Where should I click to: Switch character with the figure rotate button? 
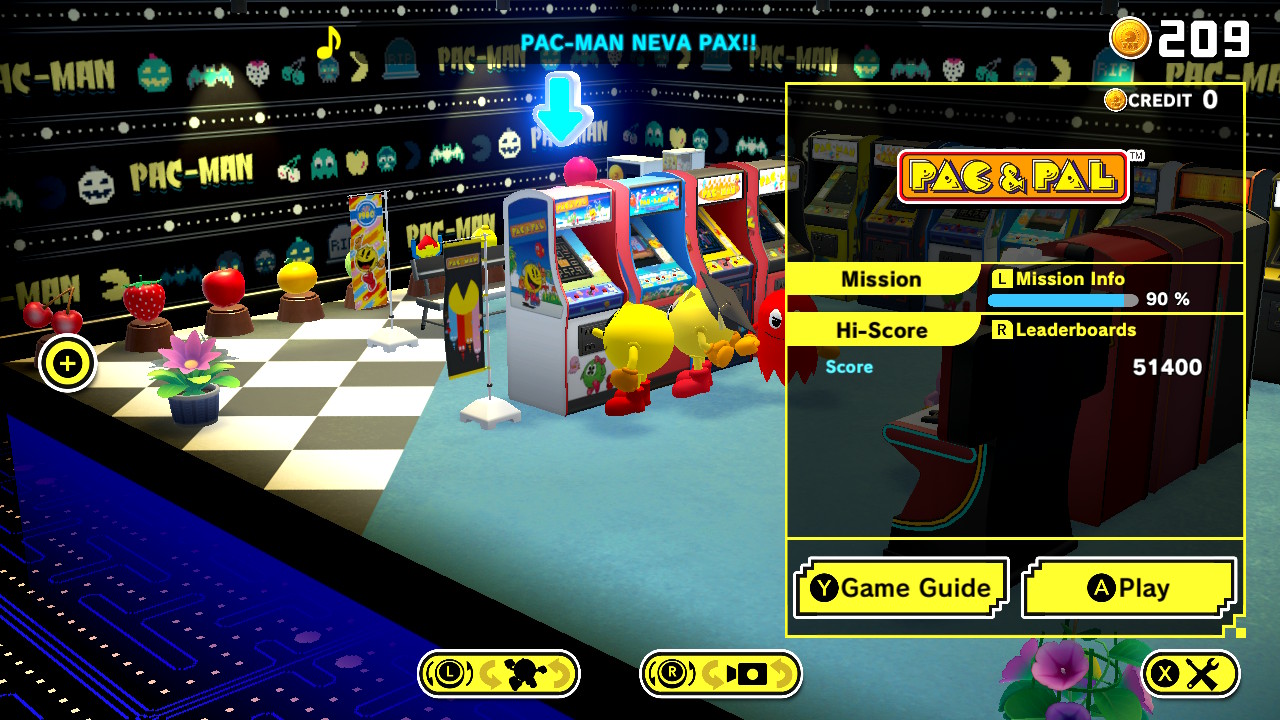pos(499,674)
